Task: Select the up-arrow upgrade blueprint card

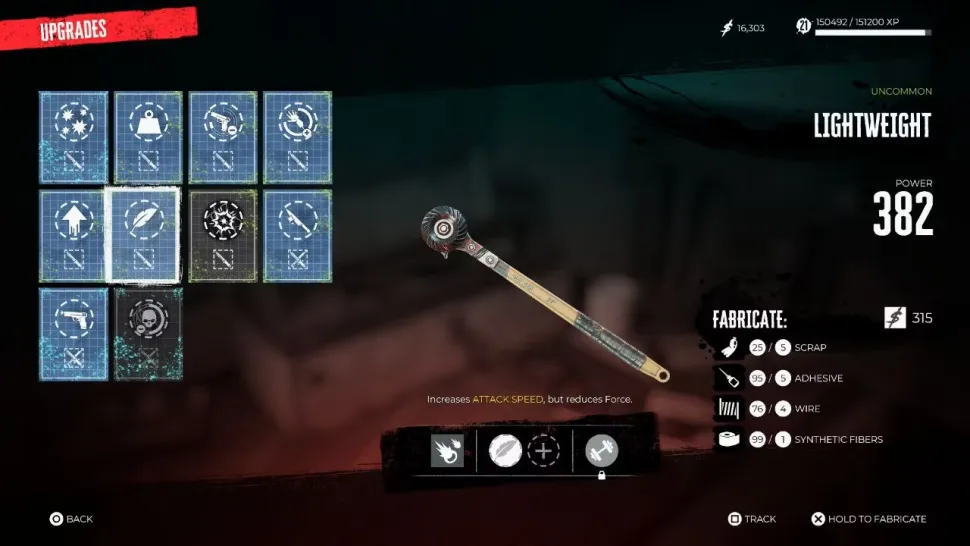Action: coord(73,236)
